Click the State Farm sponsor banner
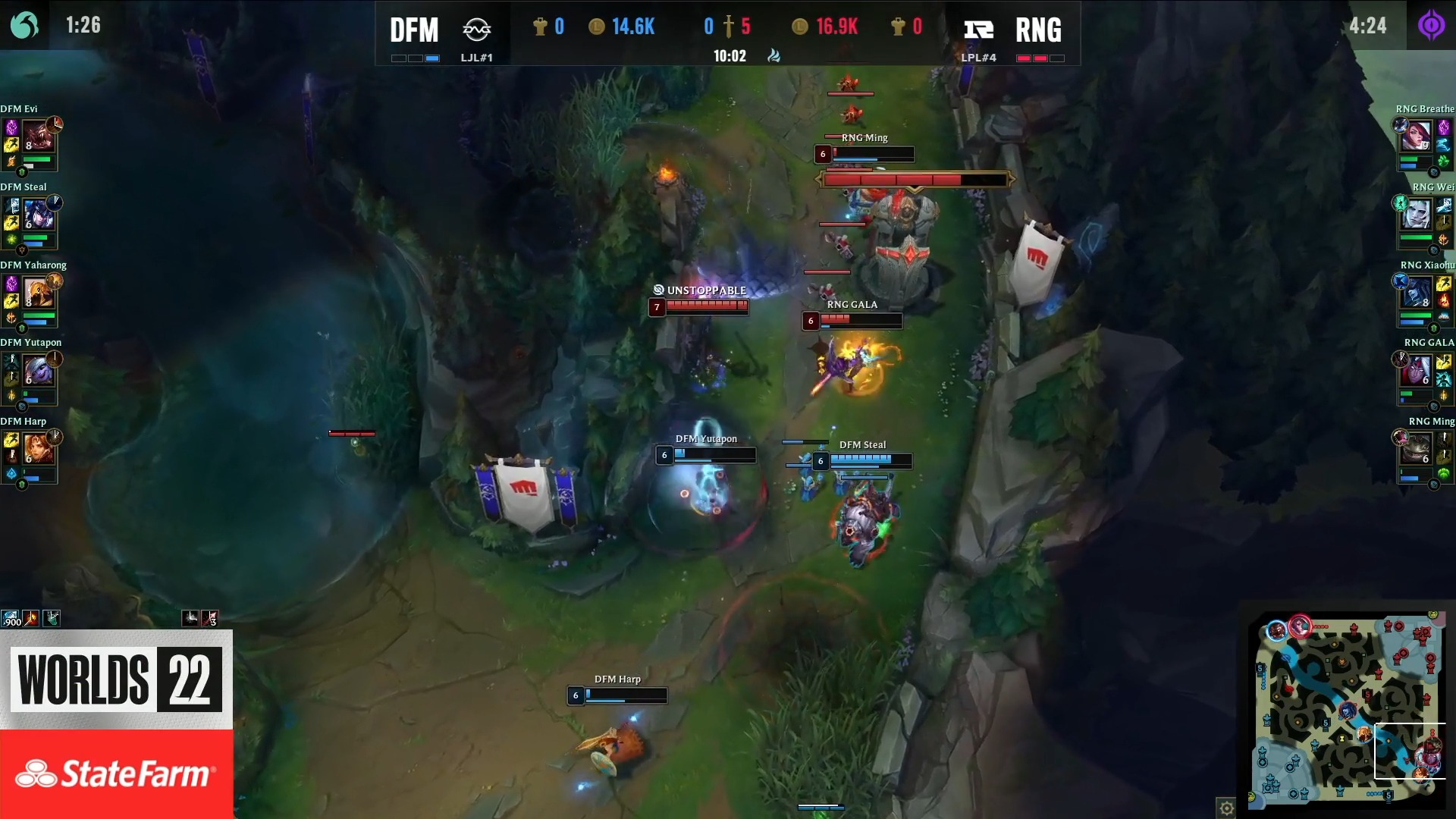The height and width of the screenshot is (819, 1456). [x=115, y=773]
